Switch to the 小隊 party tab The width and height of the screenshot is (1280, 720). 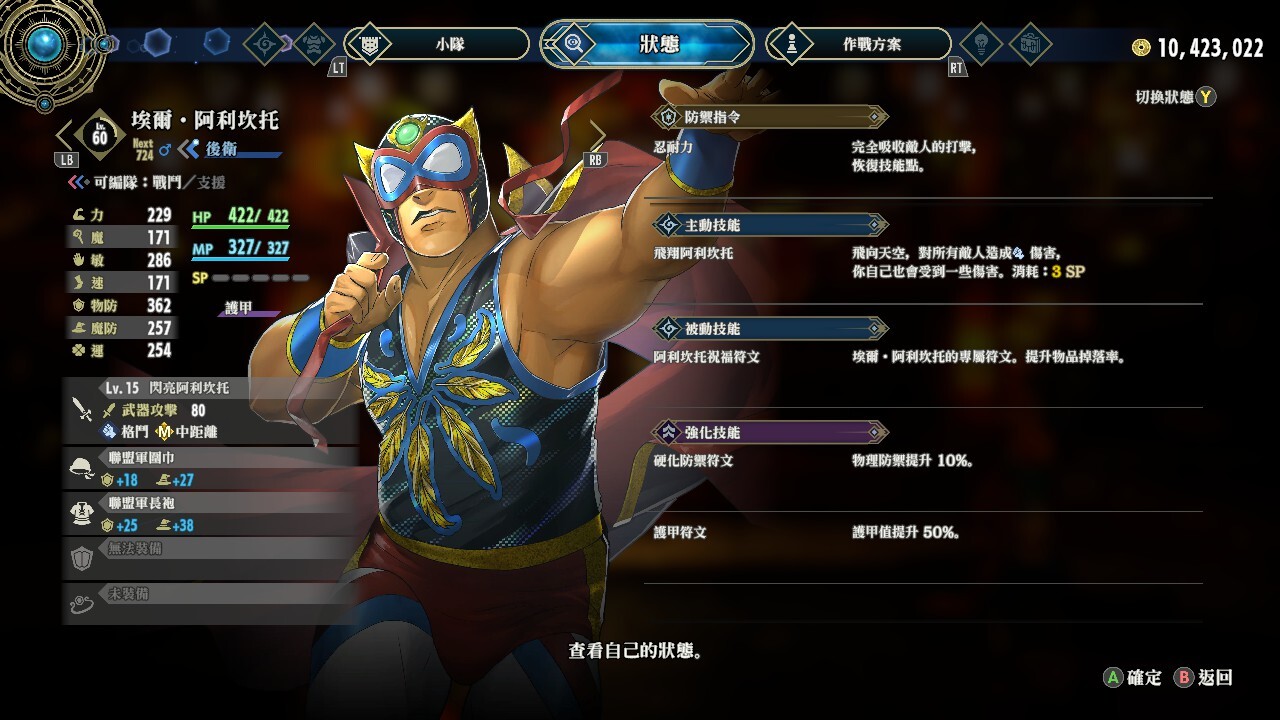[437, 44]
